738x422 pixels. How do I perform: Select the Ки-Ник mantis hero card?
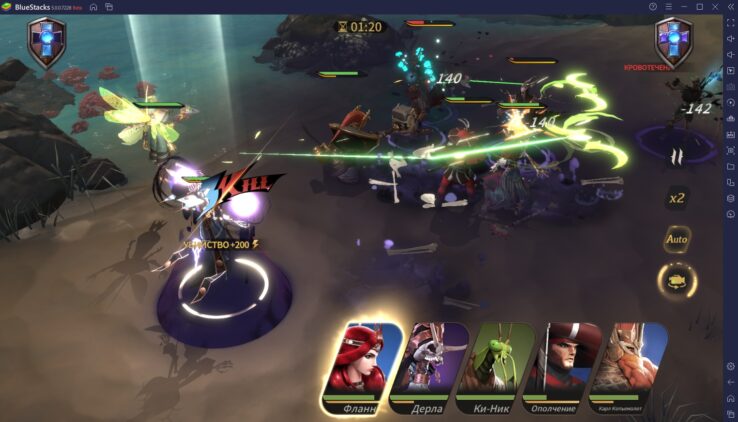[x=495, y=367]
